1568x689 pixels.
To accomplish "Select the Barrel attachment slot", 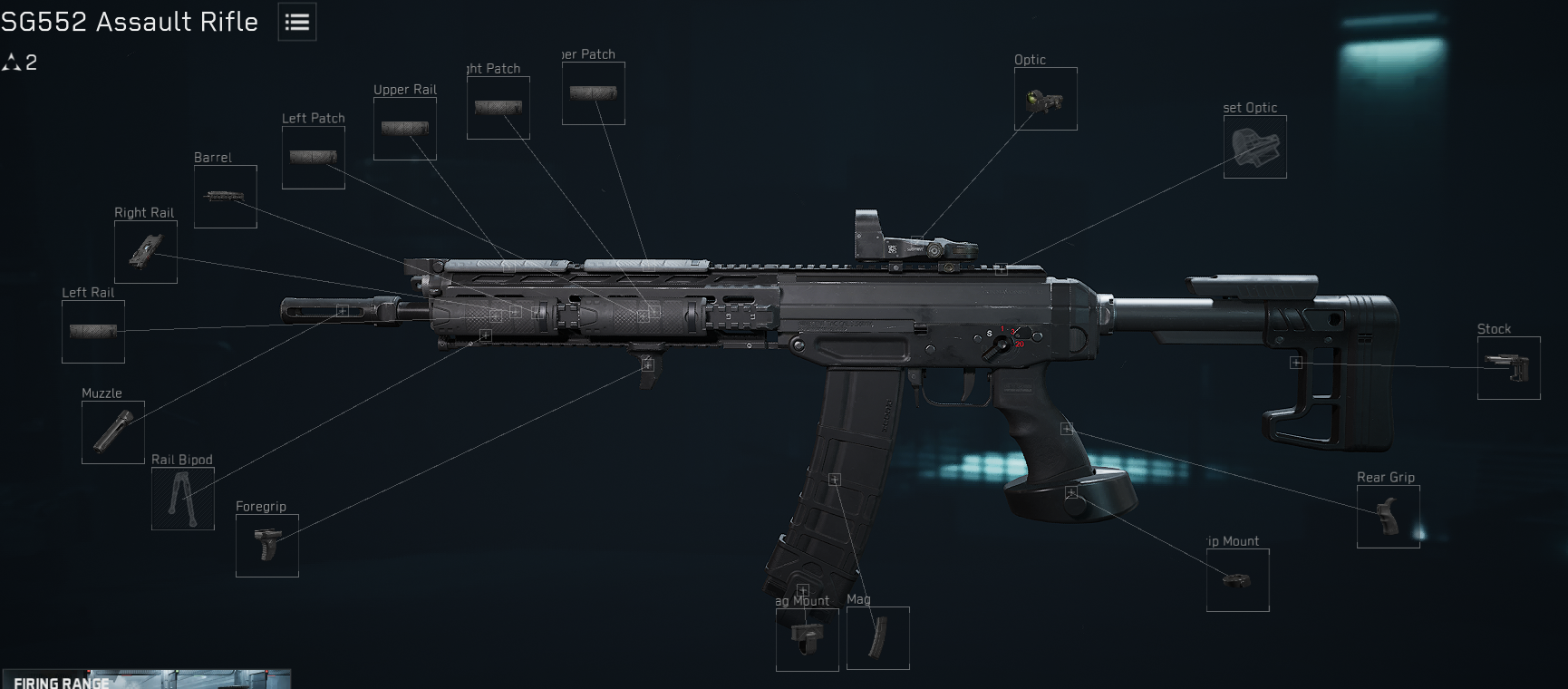I will tap(226, 197).
